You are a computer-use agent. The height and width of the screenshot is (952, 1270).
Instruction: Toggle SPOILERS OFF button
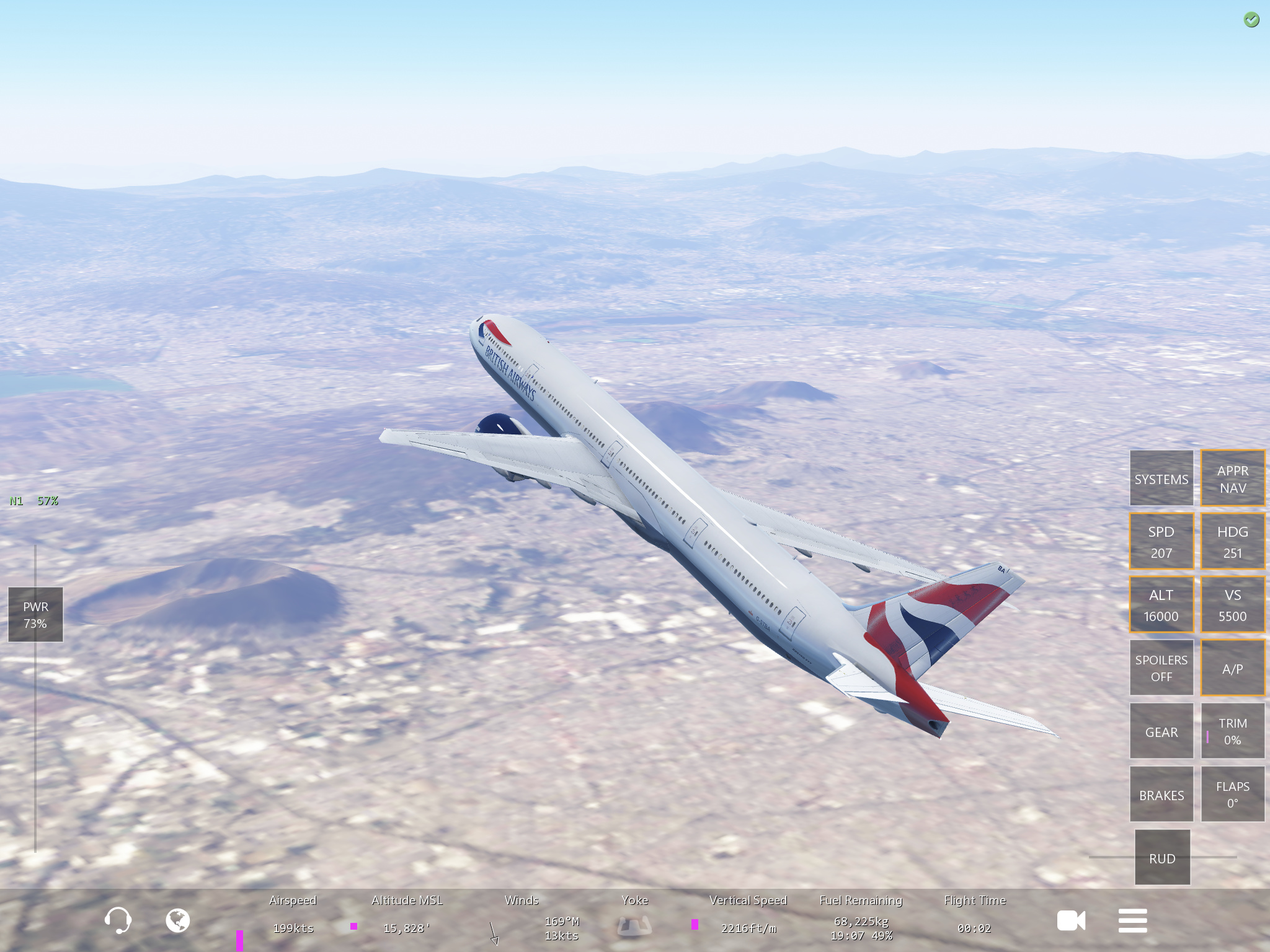click(x=1161, y=668)
